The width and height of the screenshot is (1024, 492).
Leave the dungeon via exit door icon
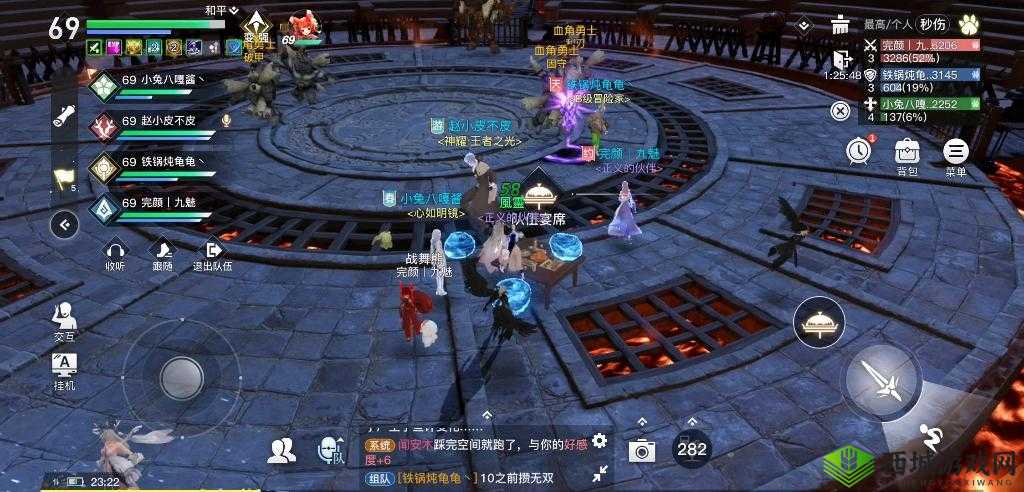(841, 57)
